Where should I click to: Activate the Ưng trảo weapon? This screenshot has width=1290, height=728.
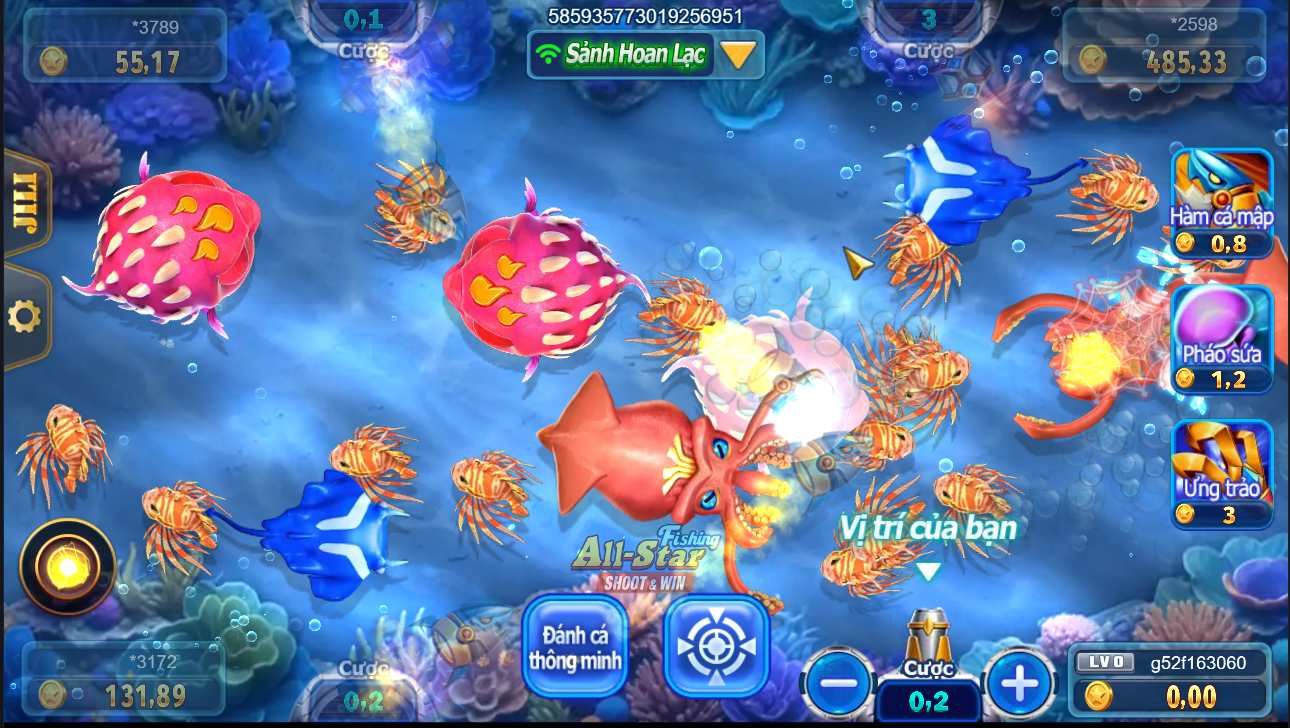point(1221,473)
